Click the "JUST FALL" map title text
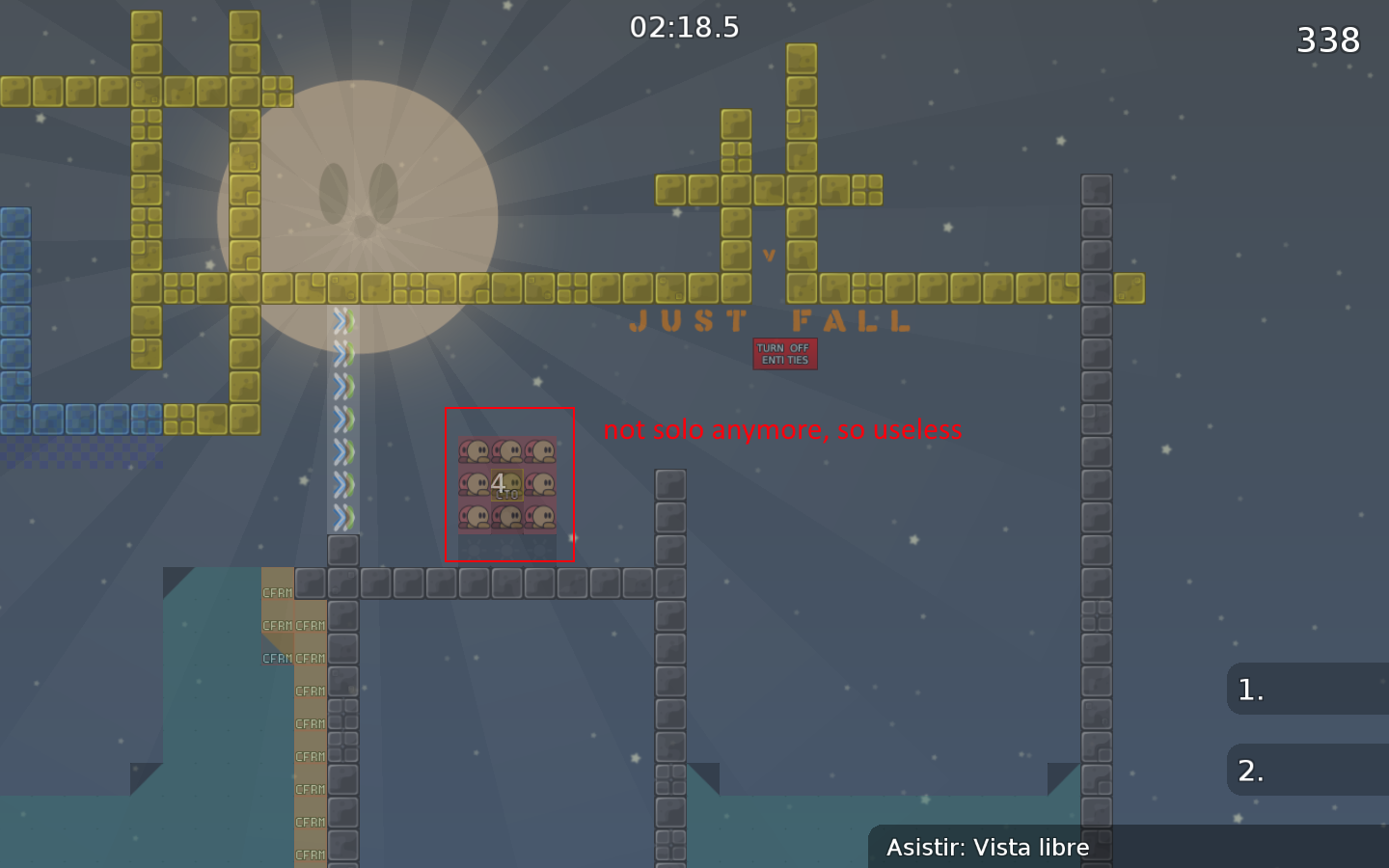The height and width of the screenshot is (868, 1389). [x=770, y=322]
